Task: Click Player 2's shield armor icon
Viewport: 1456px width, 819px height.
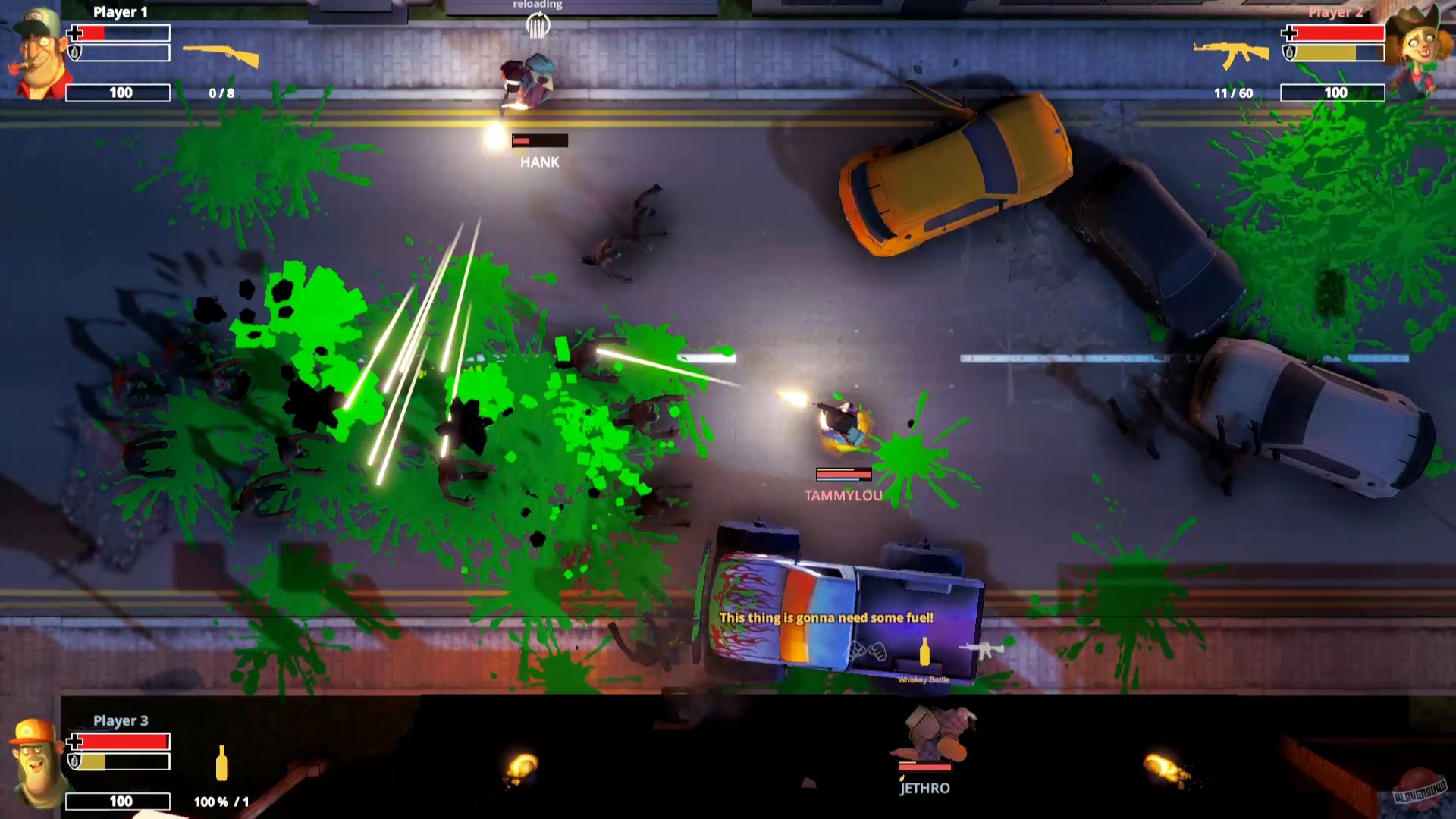Action: [1289, 53]
